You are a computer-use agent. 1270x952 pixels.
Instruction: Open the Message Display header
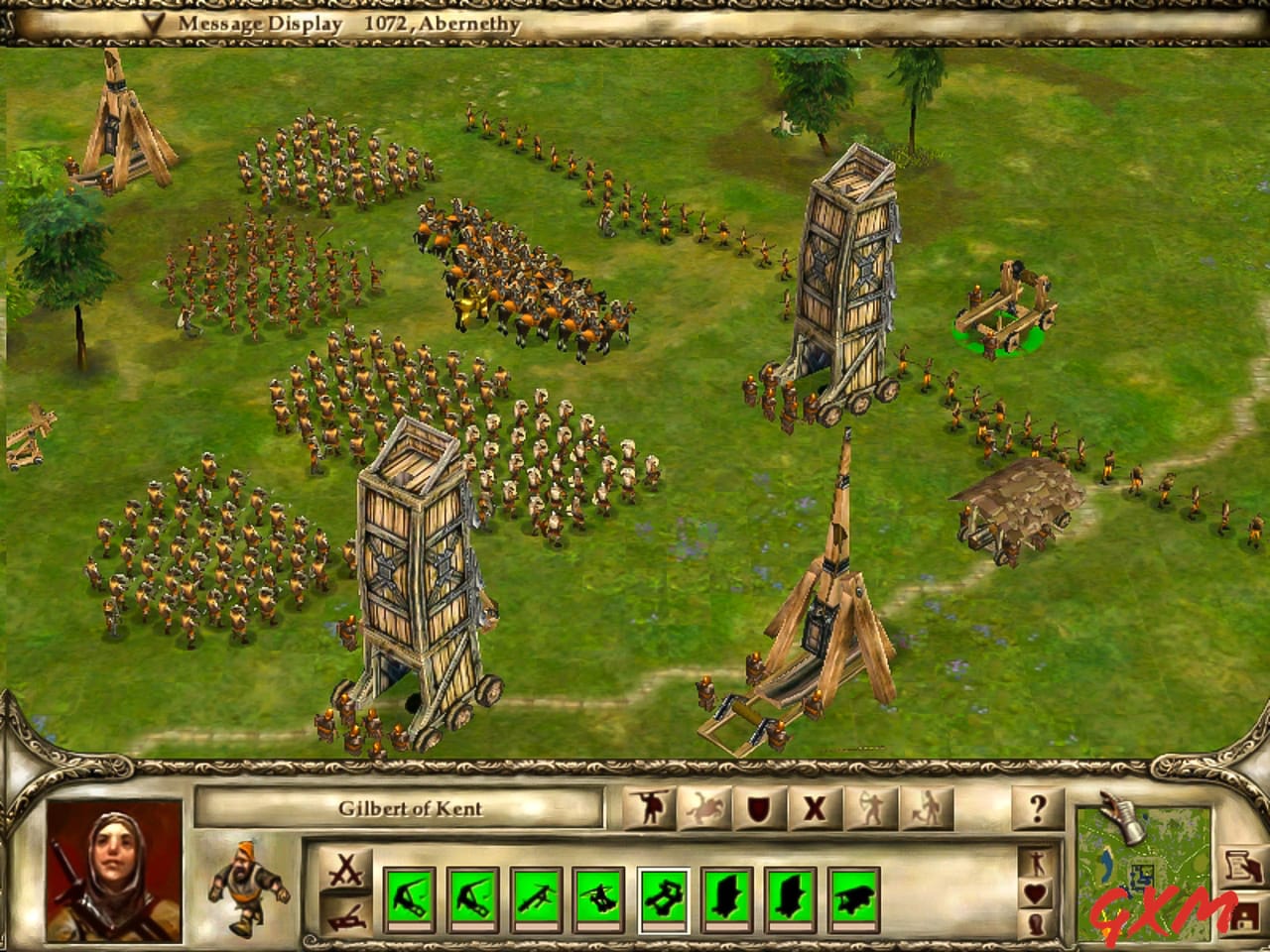tap(258, 22)
